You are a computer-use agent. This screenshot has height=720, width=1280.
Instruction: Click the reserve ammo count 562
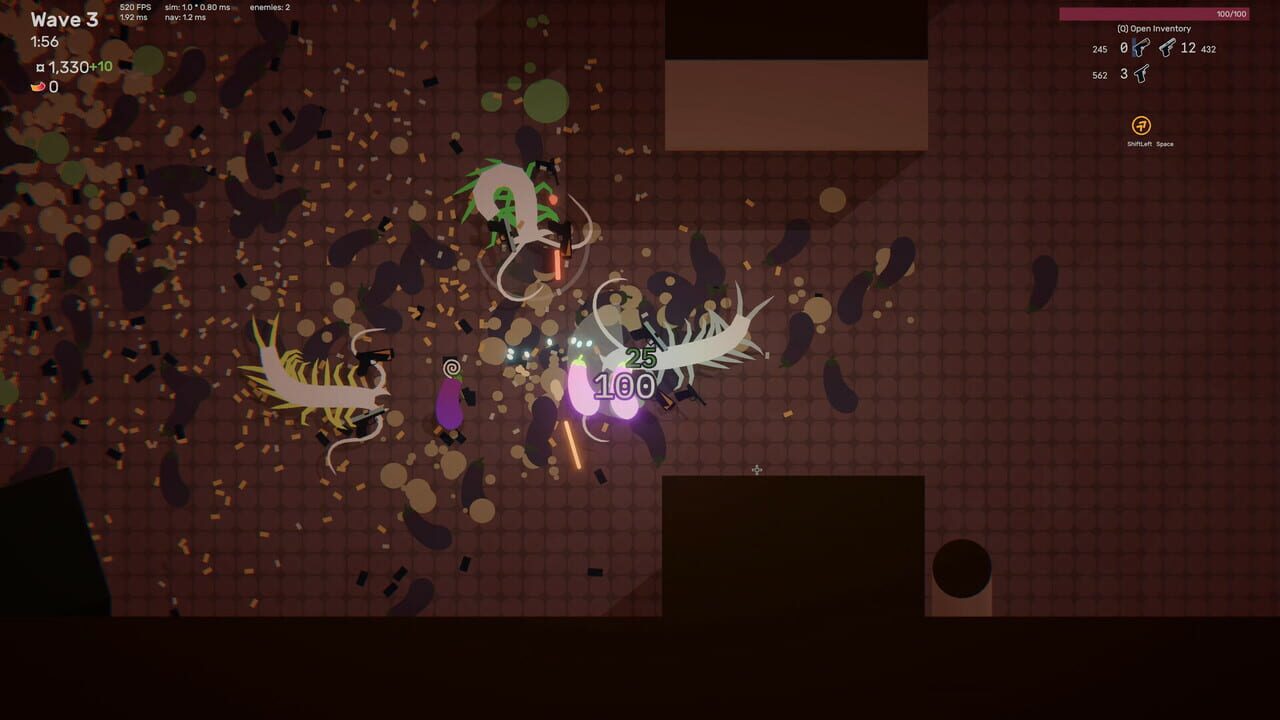click(1100, 73)
